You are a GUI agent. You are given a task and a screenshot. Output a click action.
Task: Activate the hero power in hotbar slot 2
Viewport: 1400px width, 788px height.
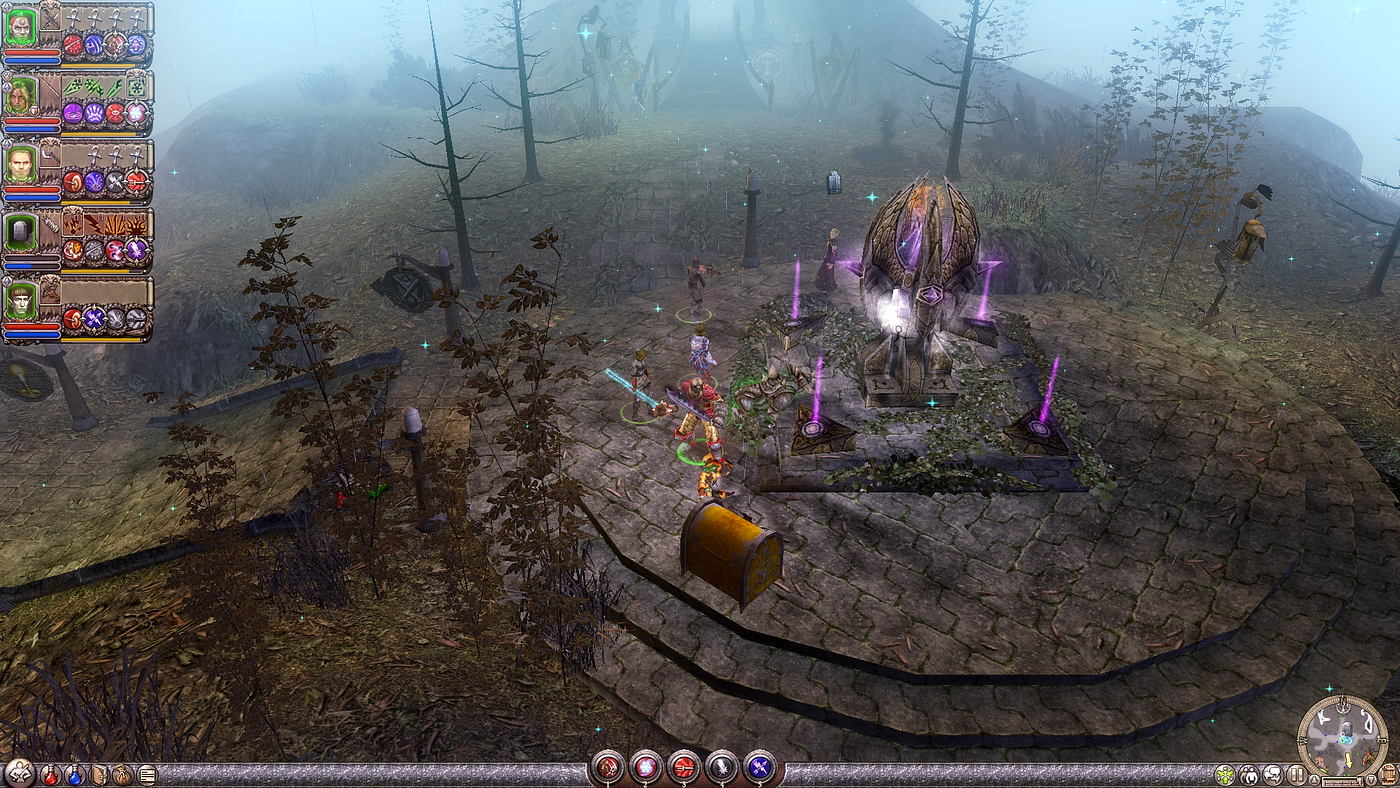pos(645,767)
